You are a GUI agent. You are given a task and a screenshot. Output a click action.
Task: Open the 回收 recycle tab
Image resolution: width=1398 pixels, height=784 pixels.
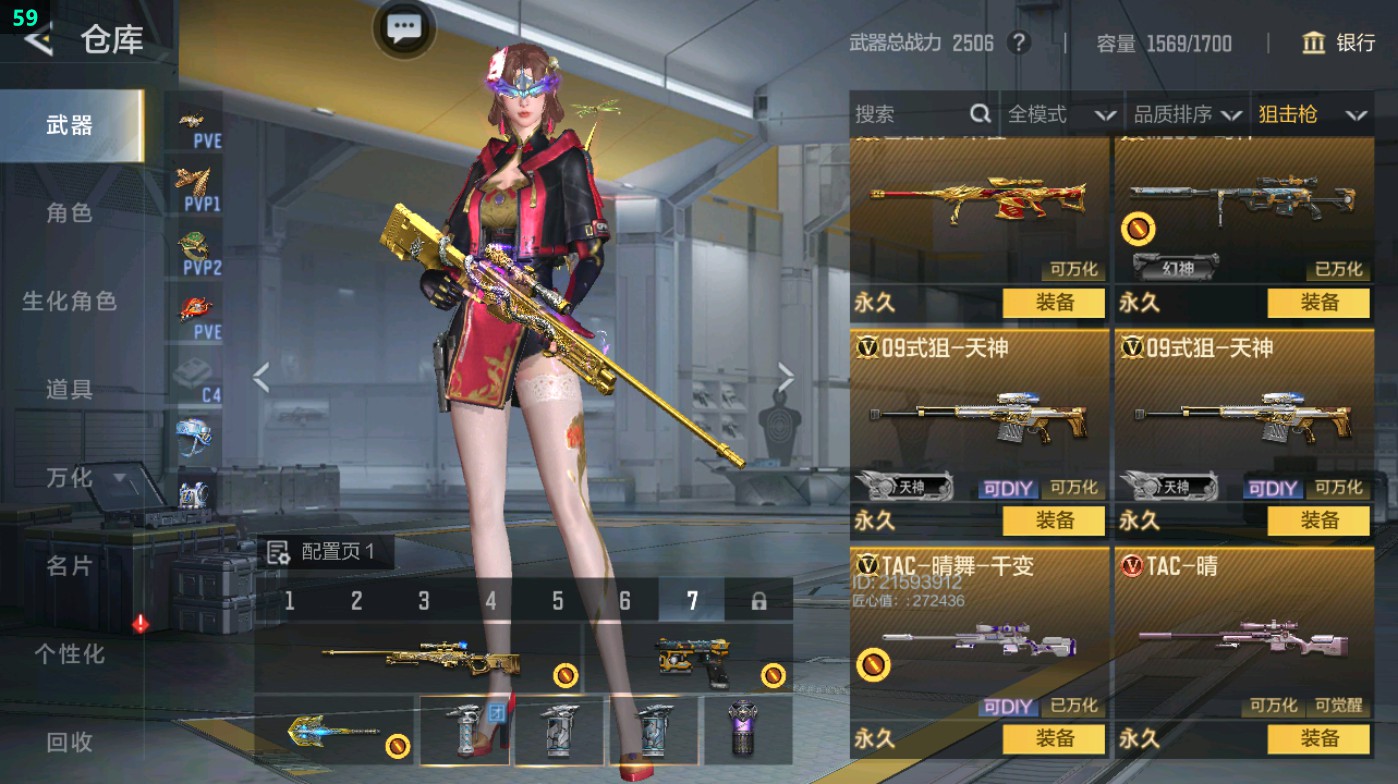[x=72, y=743]
